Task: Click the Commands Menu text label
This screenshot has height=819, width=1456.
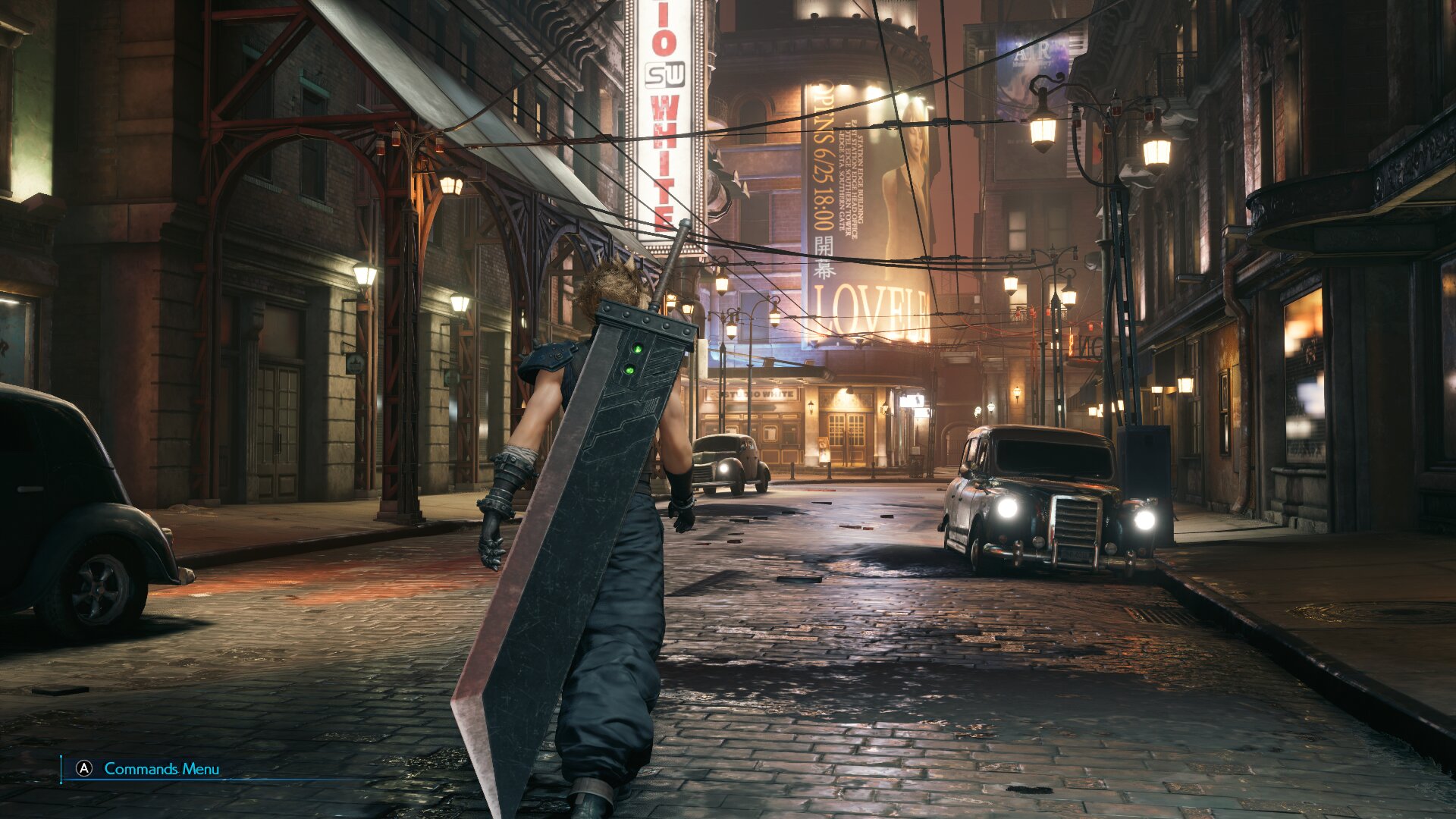Action: click(161, 767)
